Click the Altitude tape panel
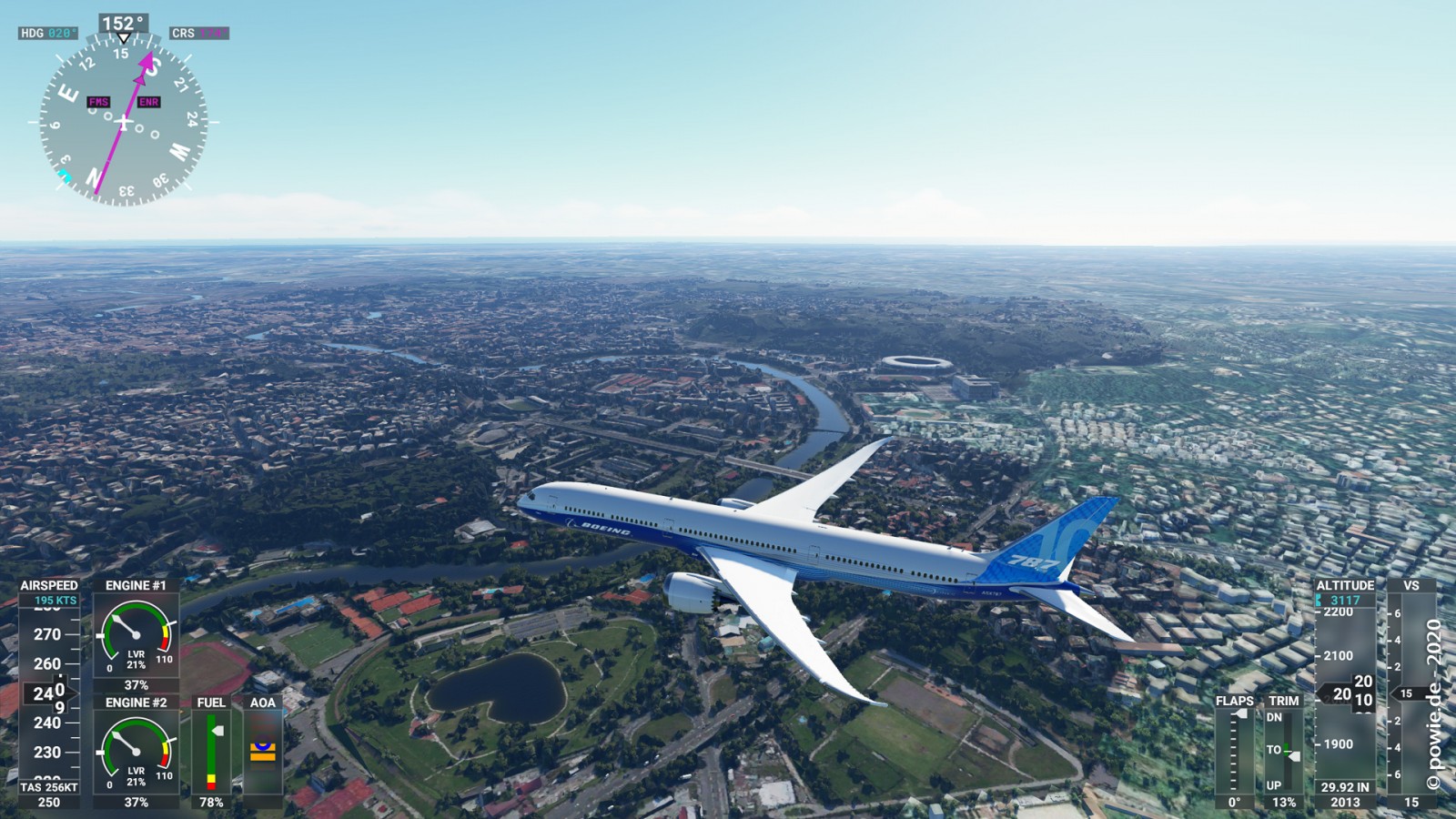 [1345, 693]
